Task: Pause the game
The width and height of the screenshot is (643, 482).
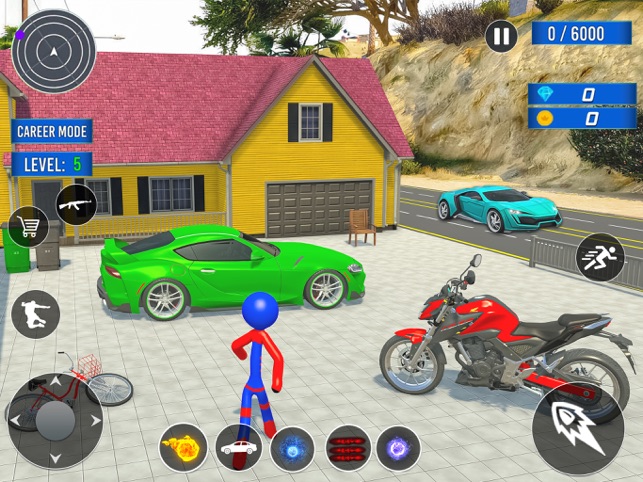Action: click(501, 35)
